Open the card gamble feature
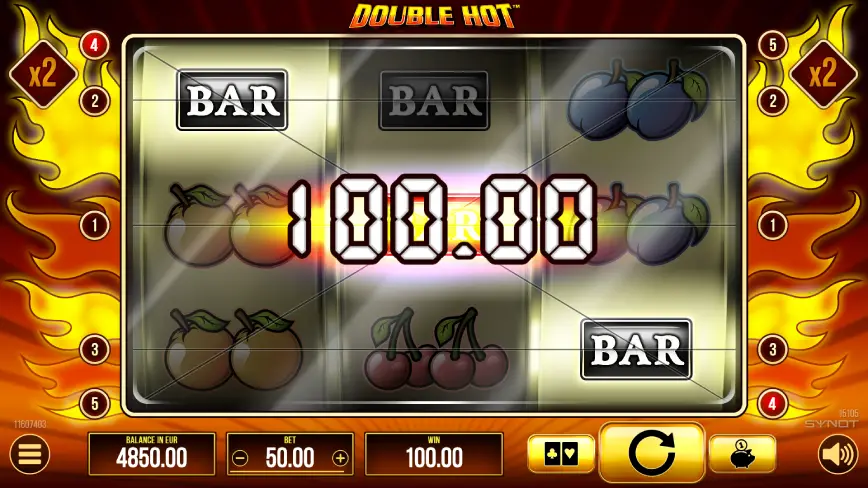This screenshot has height=488, width=868. 560,454
